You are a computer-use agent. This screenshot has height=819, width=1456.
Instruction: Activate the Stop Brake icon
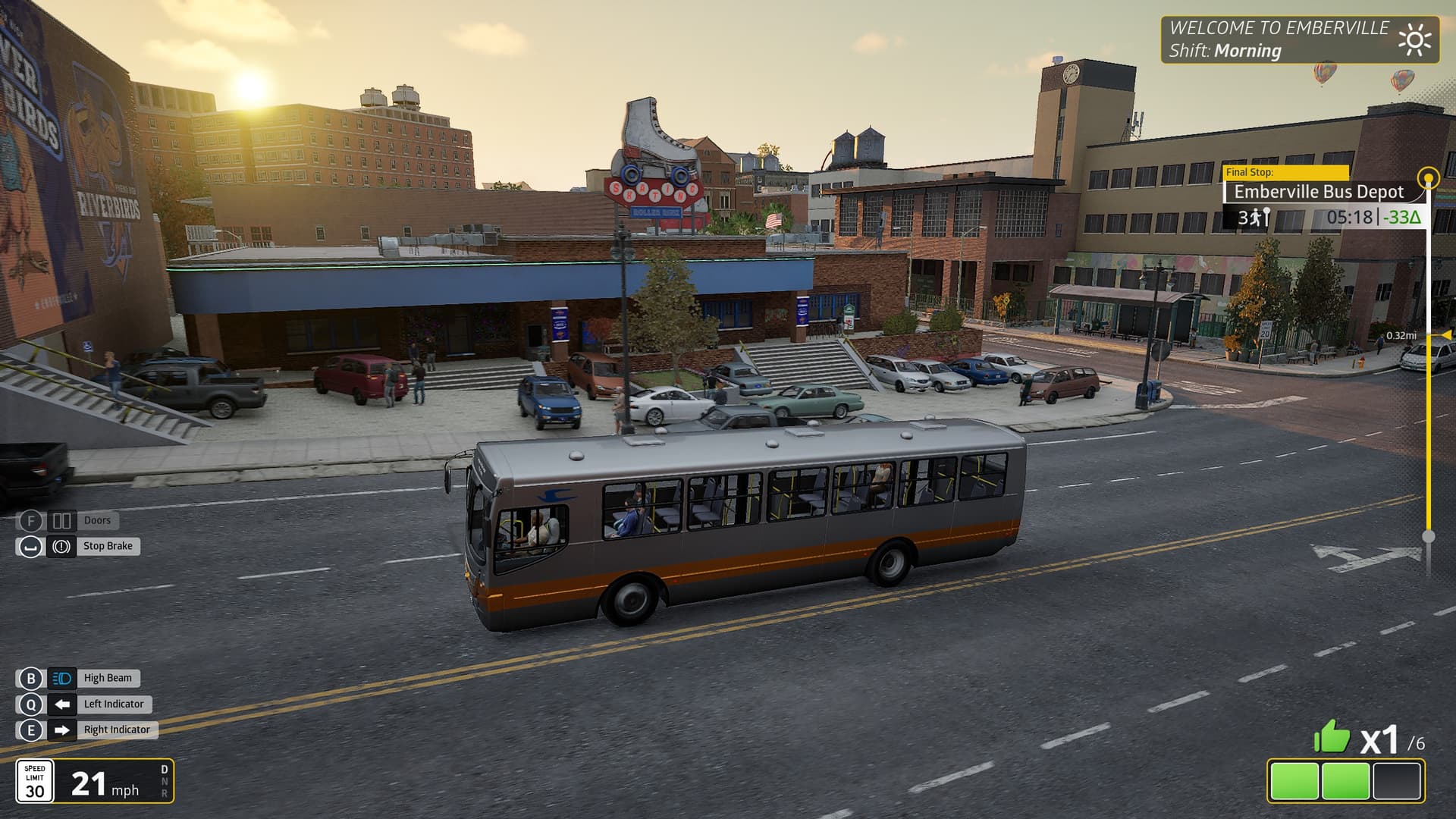61,546
